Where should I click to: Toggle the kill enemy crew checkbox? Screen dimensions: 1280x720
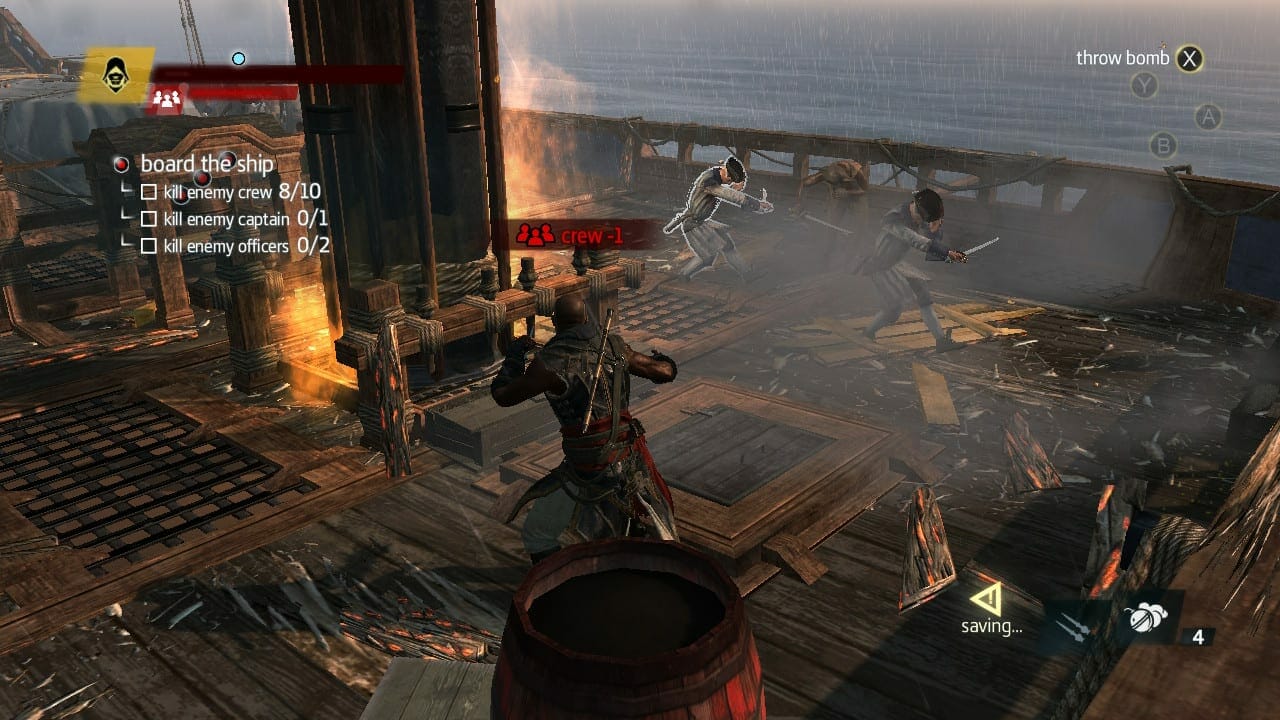tap(149, 192)
